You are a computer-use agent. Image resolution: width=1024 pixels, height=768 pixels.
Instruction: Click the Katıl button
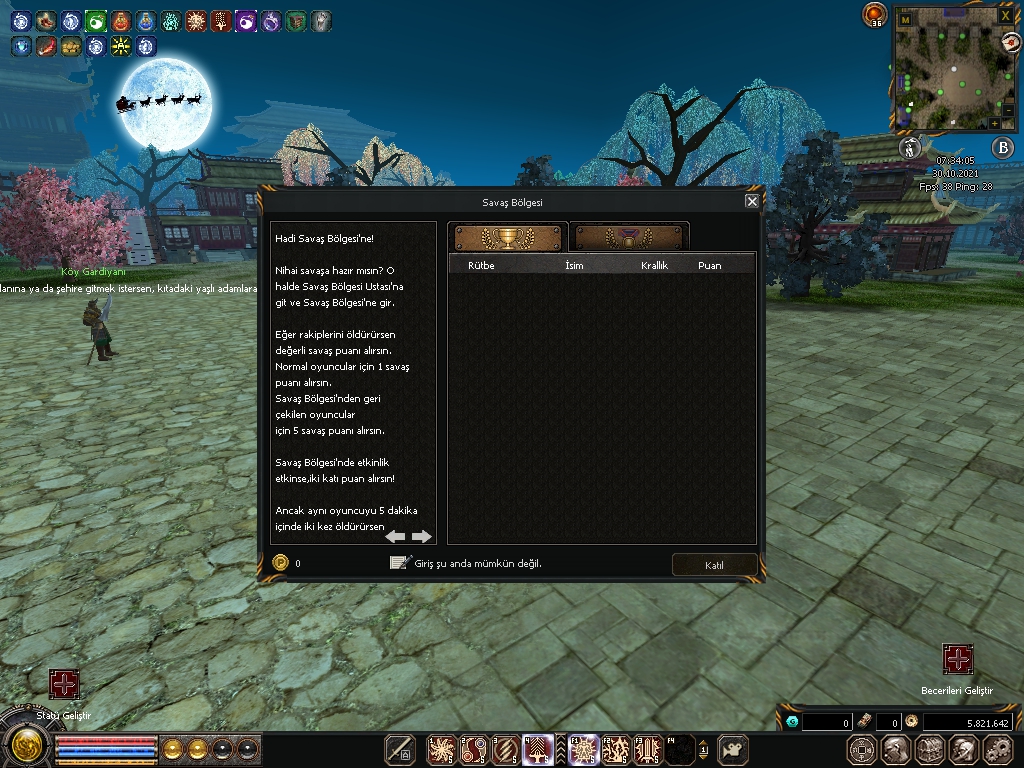[x=714, y=565]
